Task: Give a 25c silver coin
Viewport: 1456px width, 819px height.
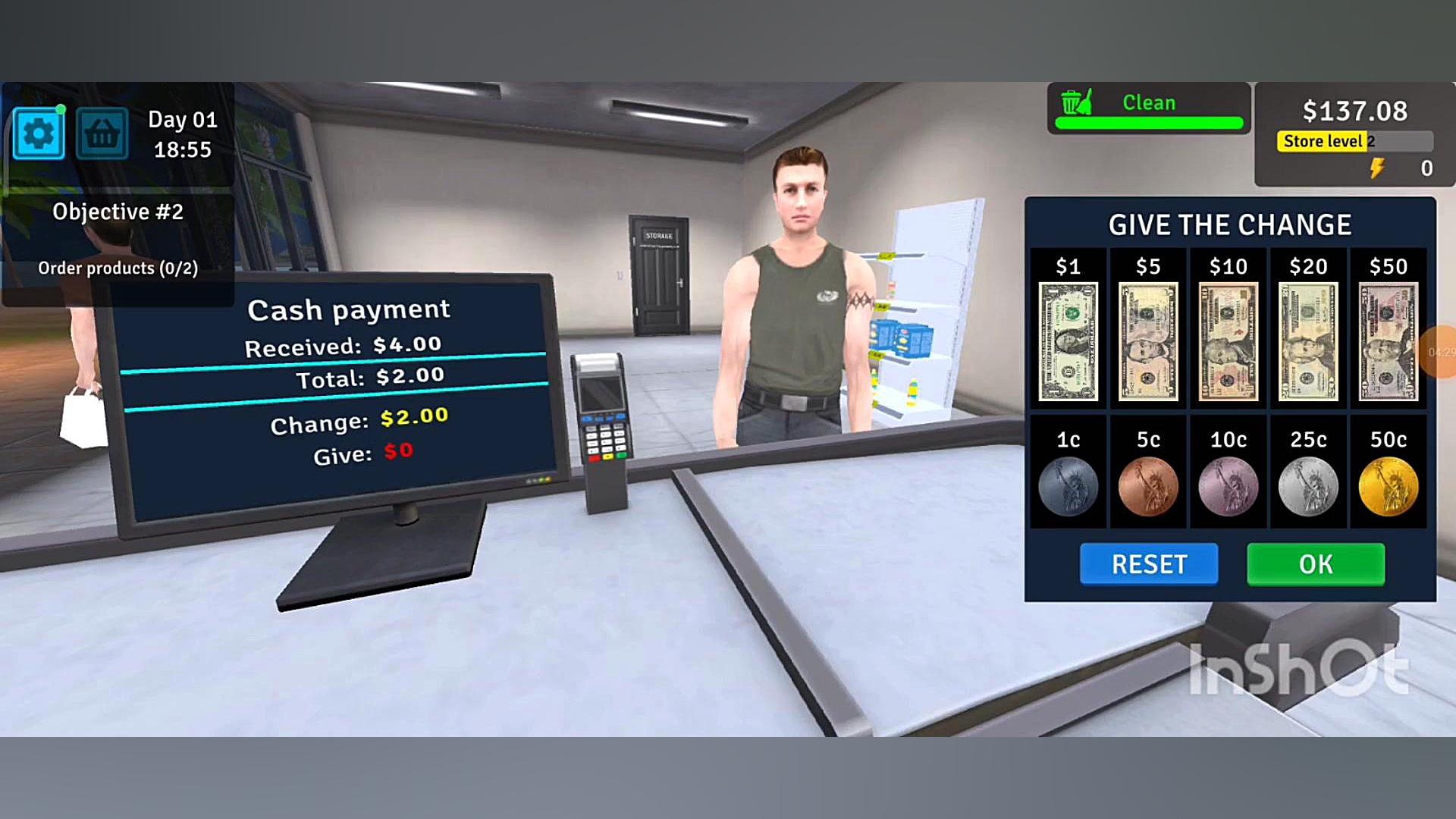Action: pos(1308,486)
